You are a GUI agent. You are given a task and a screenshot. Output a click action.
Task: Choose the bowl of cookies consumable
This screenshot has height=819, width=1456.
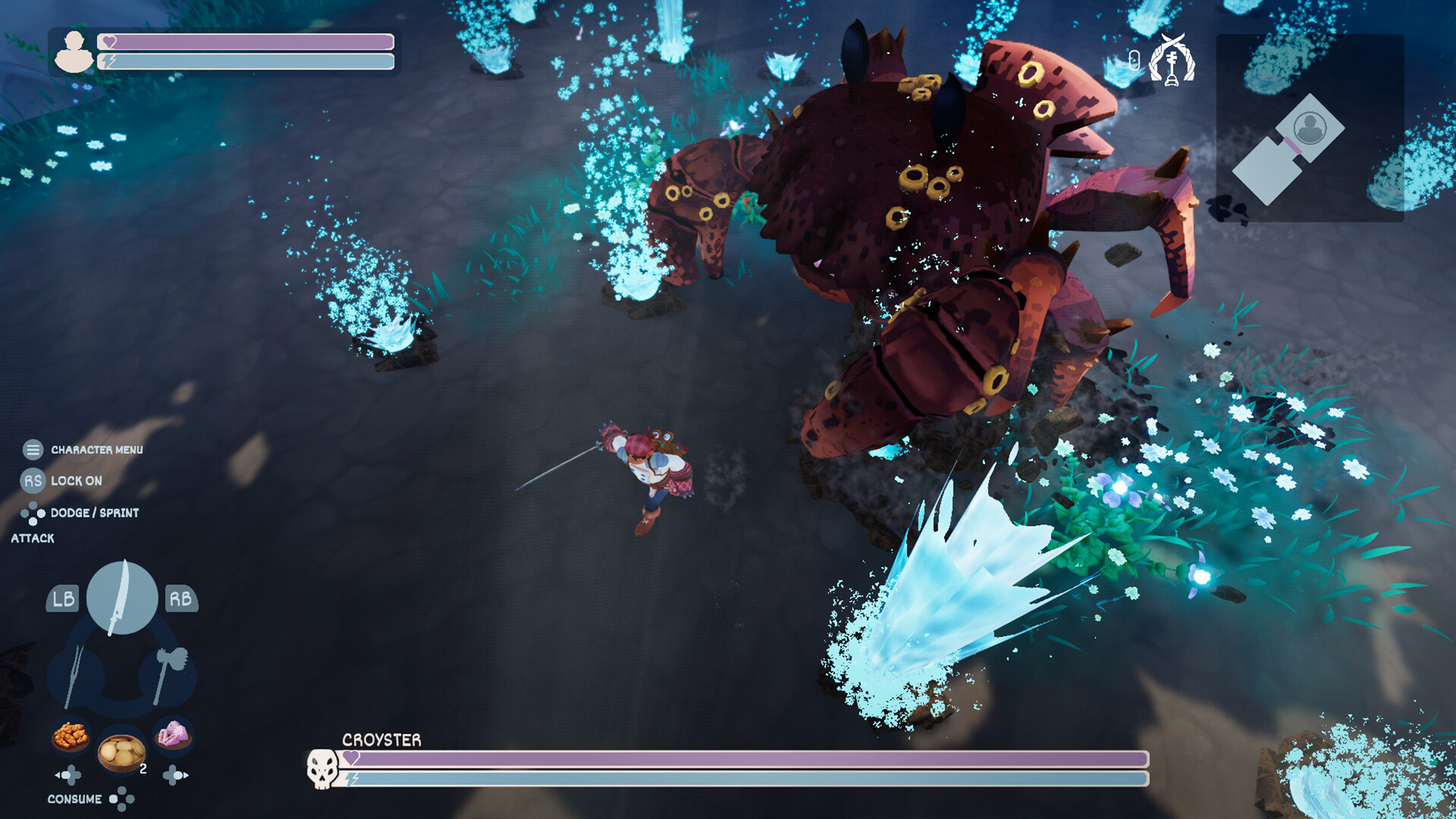[x=121, y=751]
